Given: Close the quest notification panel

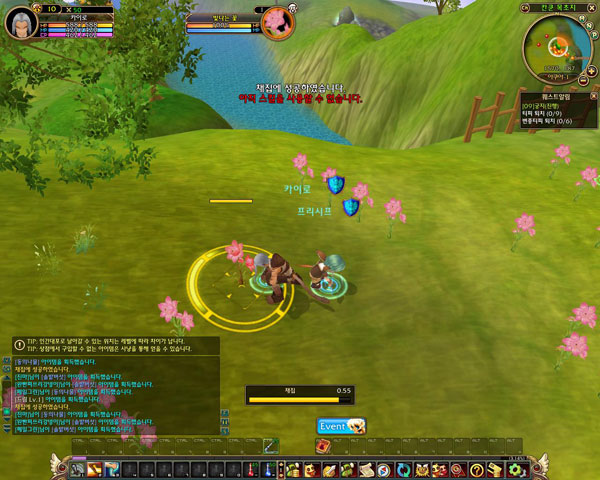Looking at the screenshot, I should pos(593,96).
